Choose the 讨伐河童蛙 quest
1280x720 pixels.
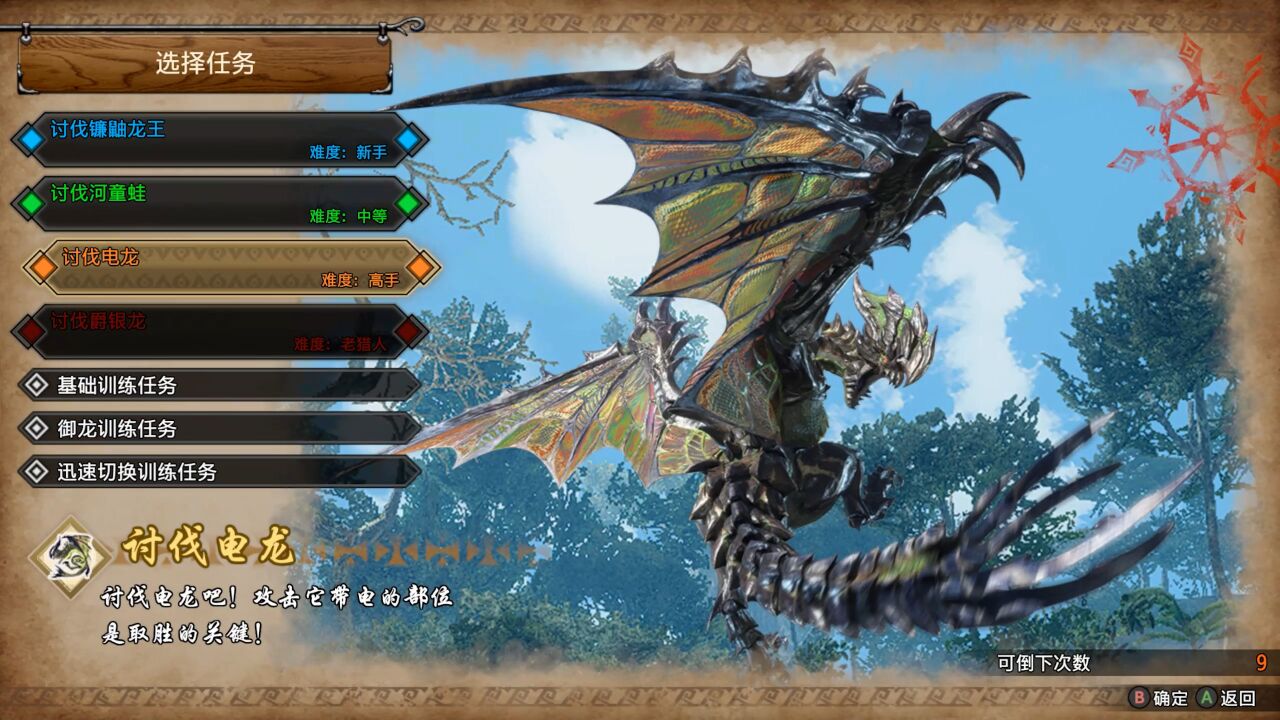pyautogui.click(x=220, y=203)
